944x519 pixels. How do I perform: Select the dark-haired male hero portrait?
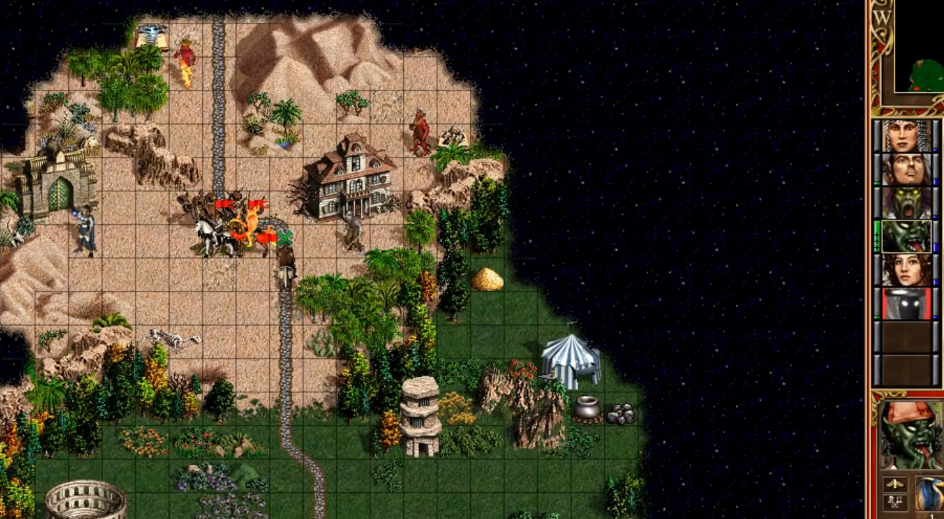click(907, 169)
